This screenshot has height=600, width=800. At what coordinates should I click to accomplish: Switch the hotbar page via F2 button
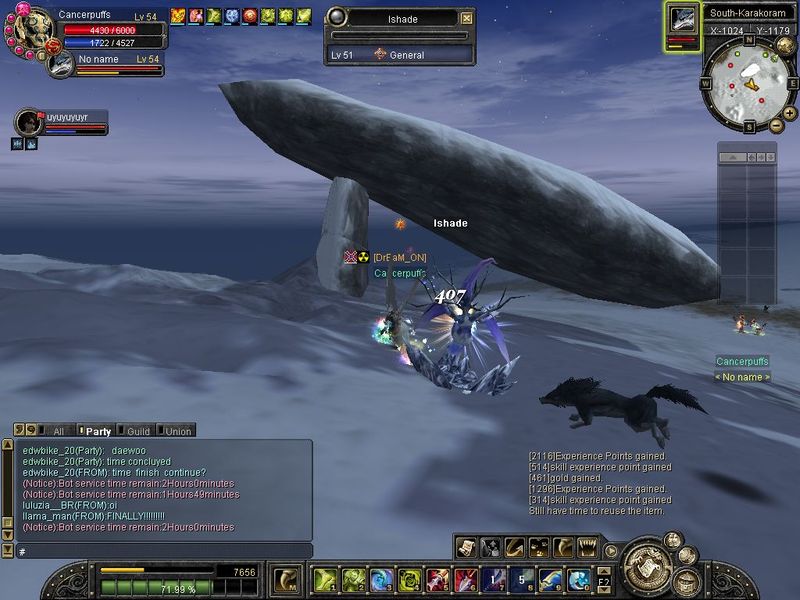603,580
